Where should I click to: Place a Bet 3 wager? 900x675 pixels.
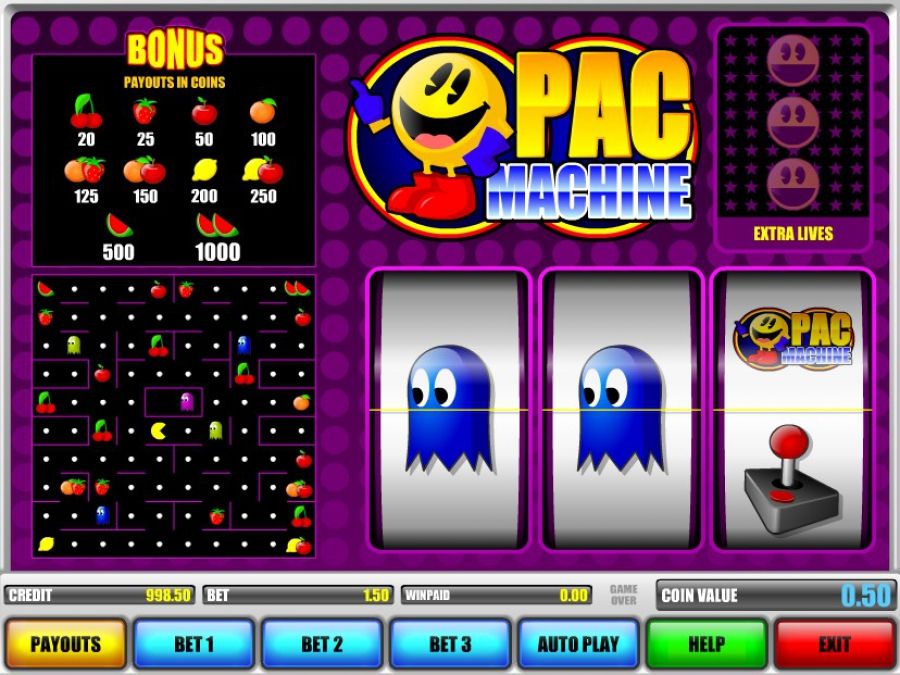450,644
